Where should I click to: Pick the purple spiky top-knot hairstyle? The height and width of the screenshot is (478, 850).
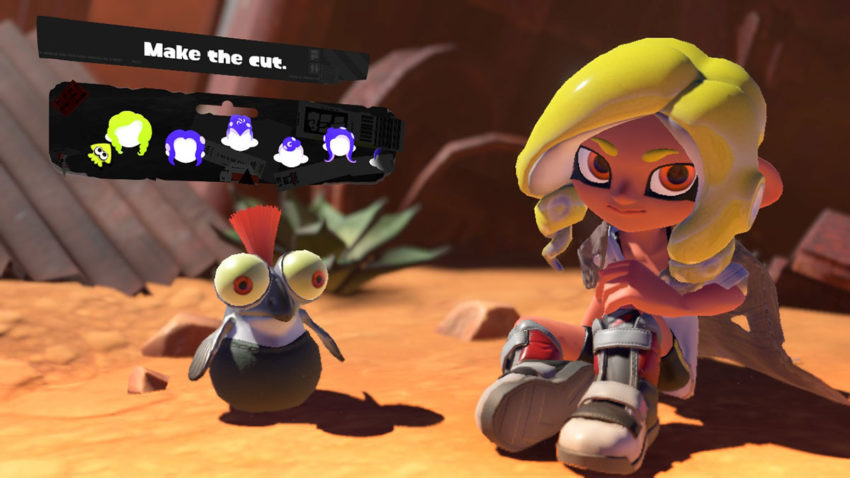(x=240, y=133)
